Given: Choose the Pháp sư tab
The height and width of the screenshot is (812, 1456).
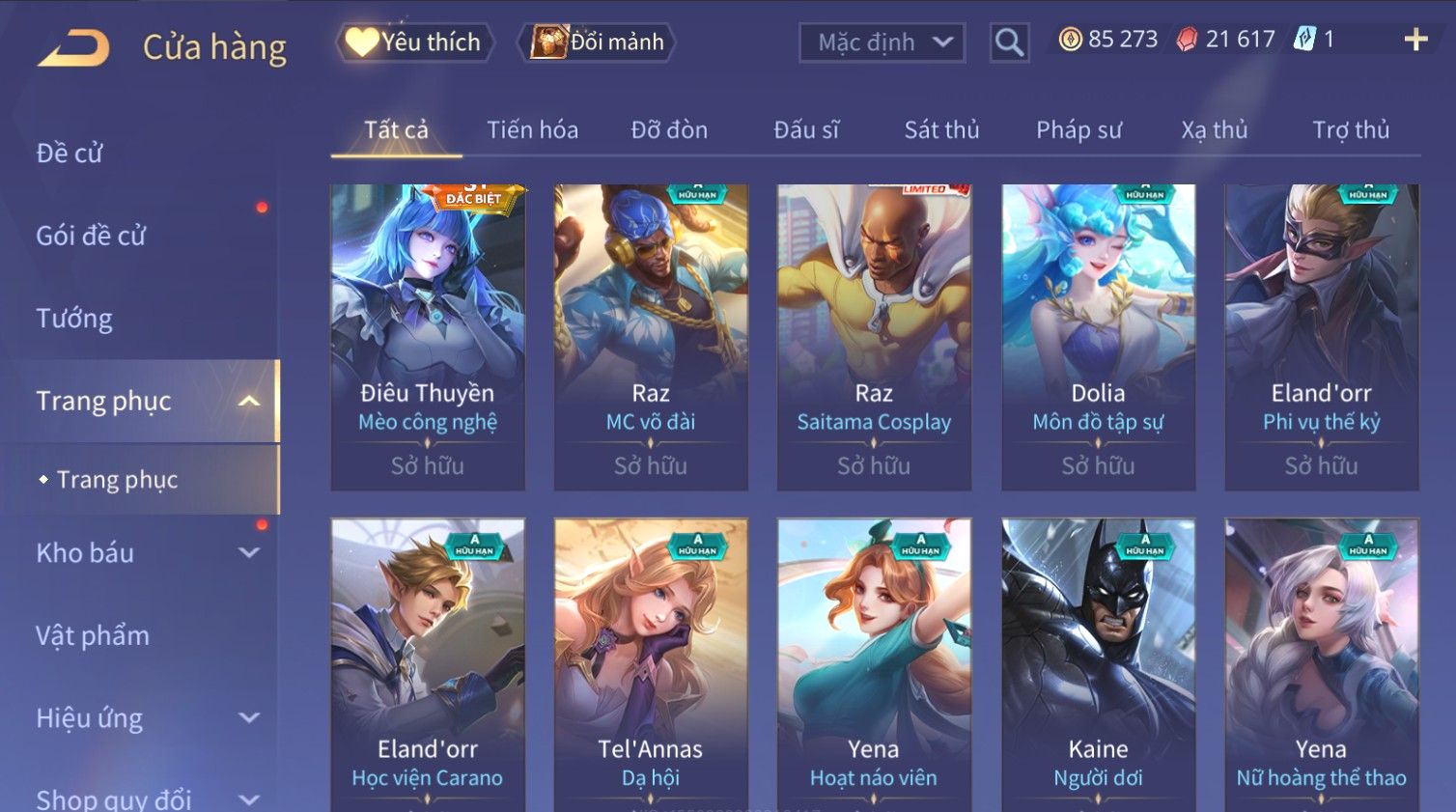Looking at the screenshot, I should [1078, 130].
